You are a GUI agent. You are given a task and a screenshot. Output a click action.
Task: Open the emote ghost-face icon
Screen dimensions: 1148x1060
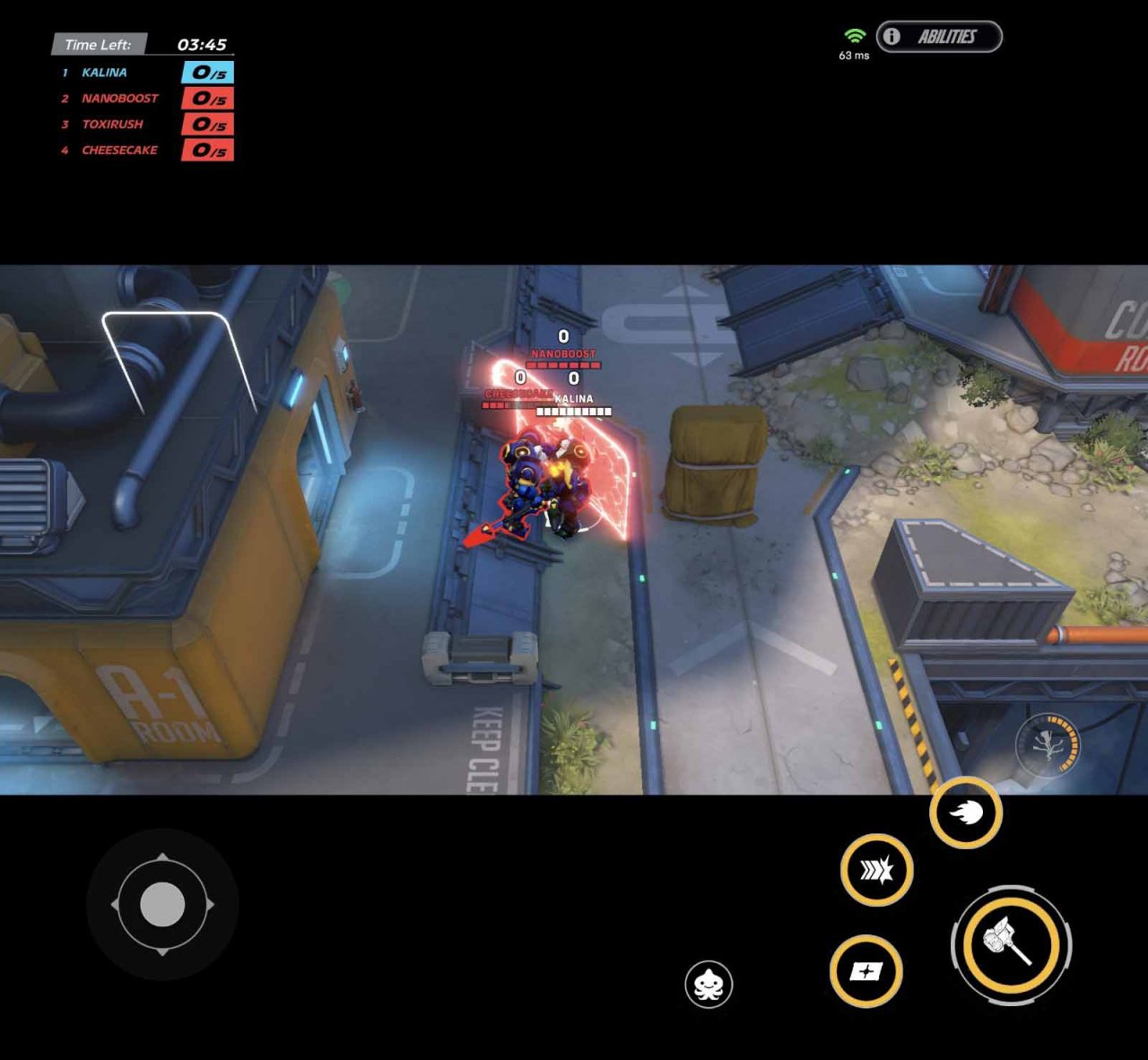(x=709, y=984)
